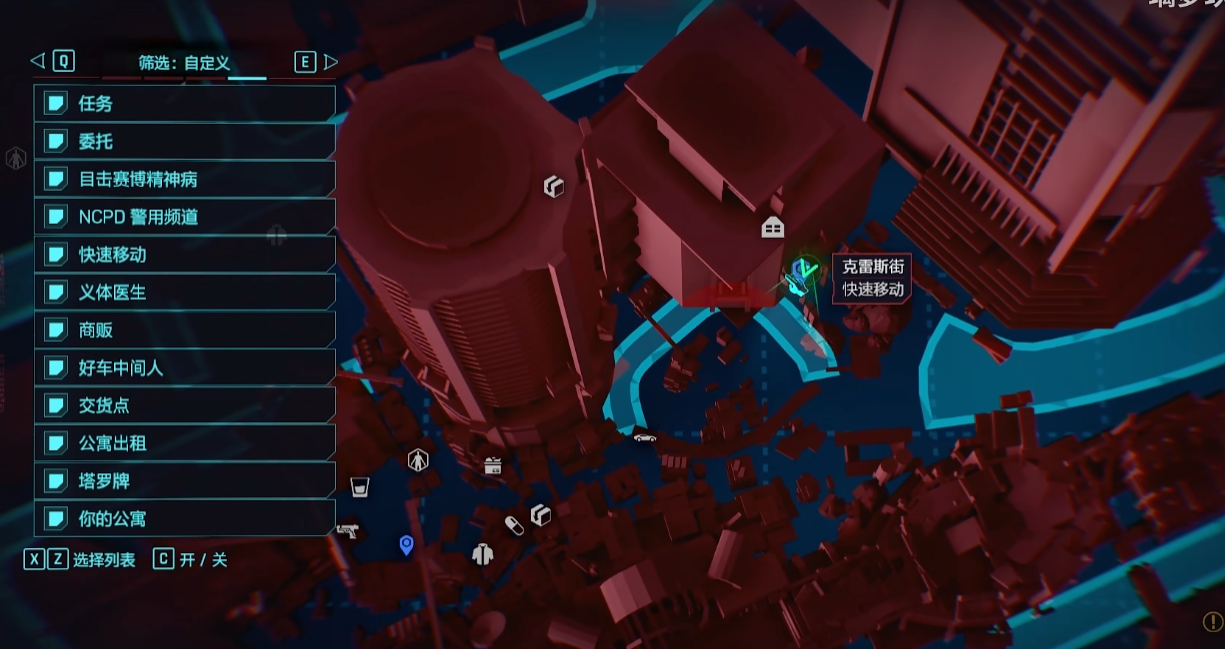Toggle the 公寓出租 filter
Screen dimensions: 1225x649
(185, 443)
